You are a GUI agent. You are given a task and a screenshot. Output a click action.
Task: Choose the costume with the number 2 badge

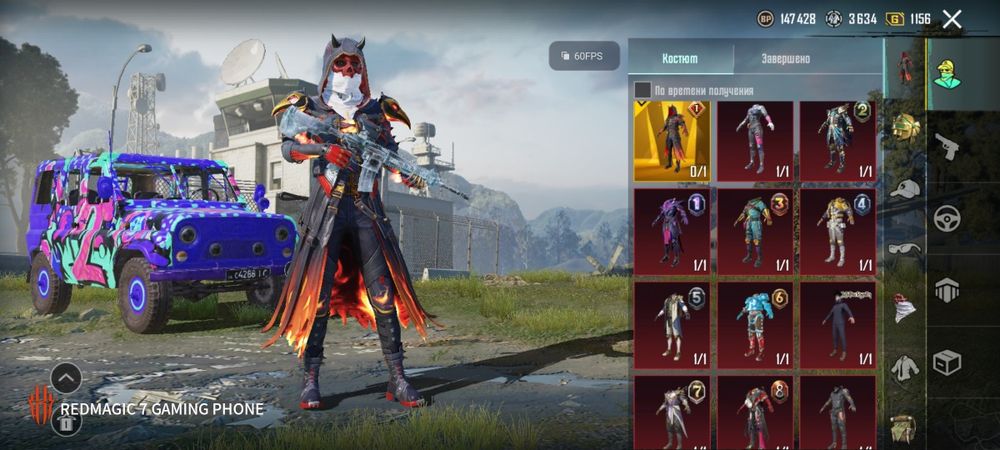click(x=837, y=141)
